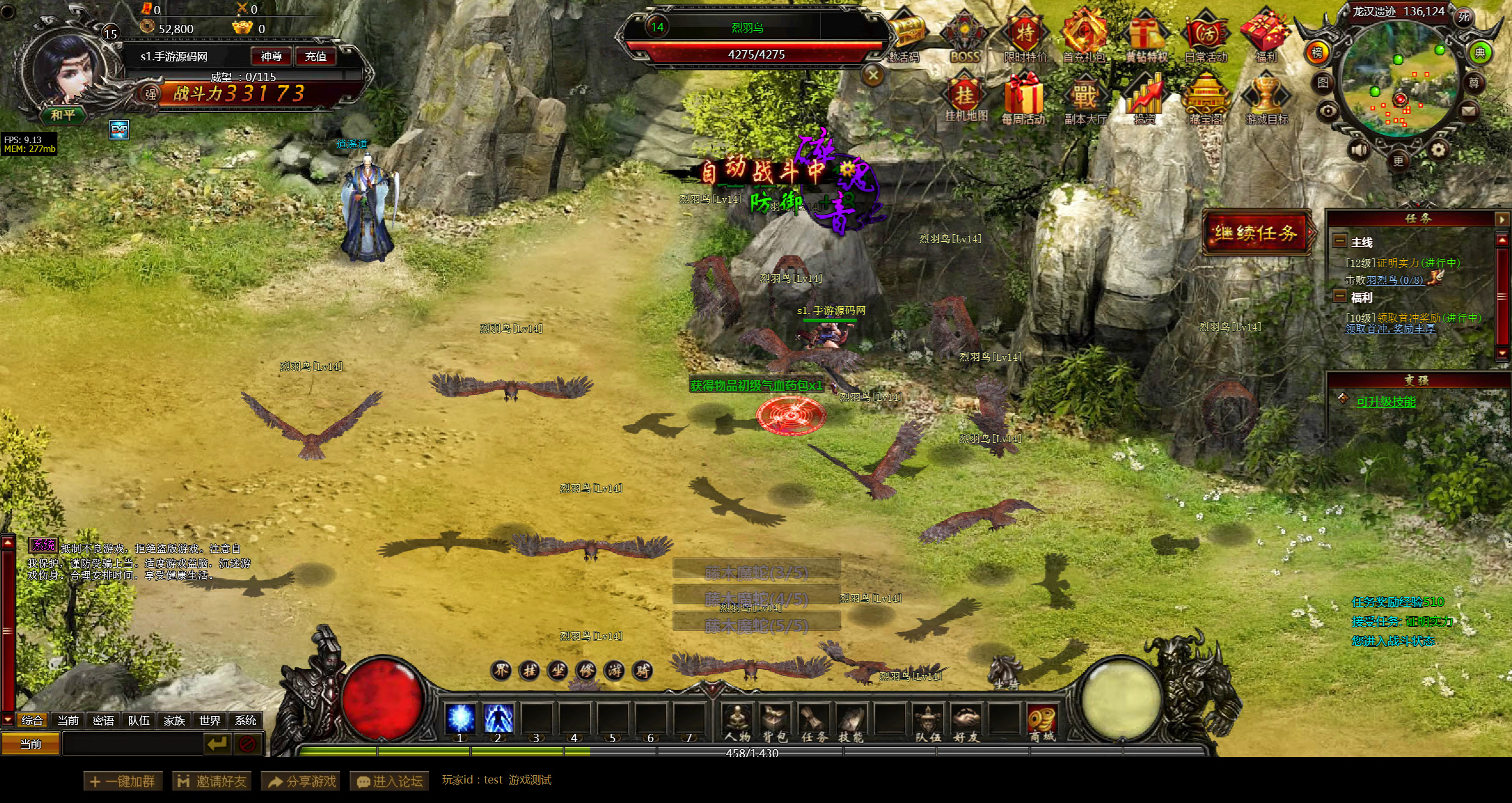1512x803 pixels.
Task: Click the 继续任务 continue quest button
Action: 1256,233
